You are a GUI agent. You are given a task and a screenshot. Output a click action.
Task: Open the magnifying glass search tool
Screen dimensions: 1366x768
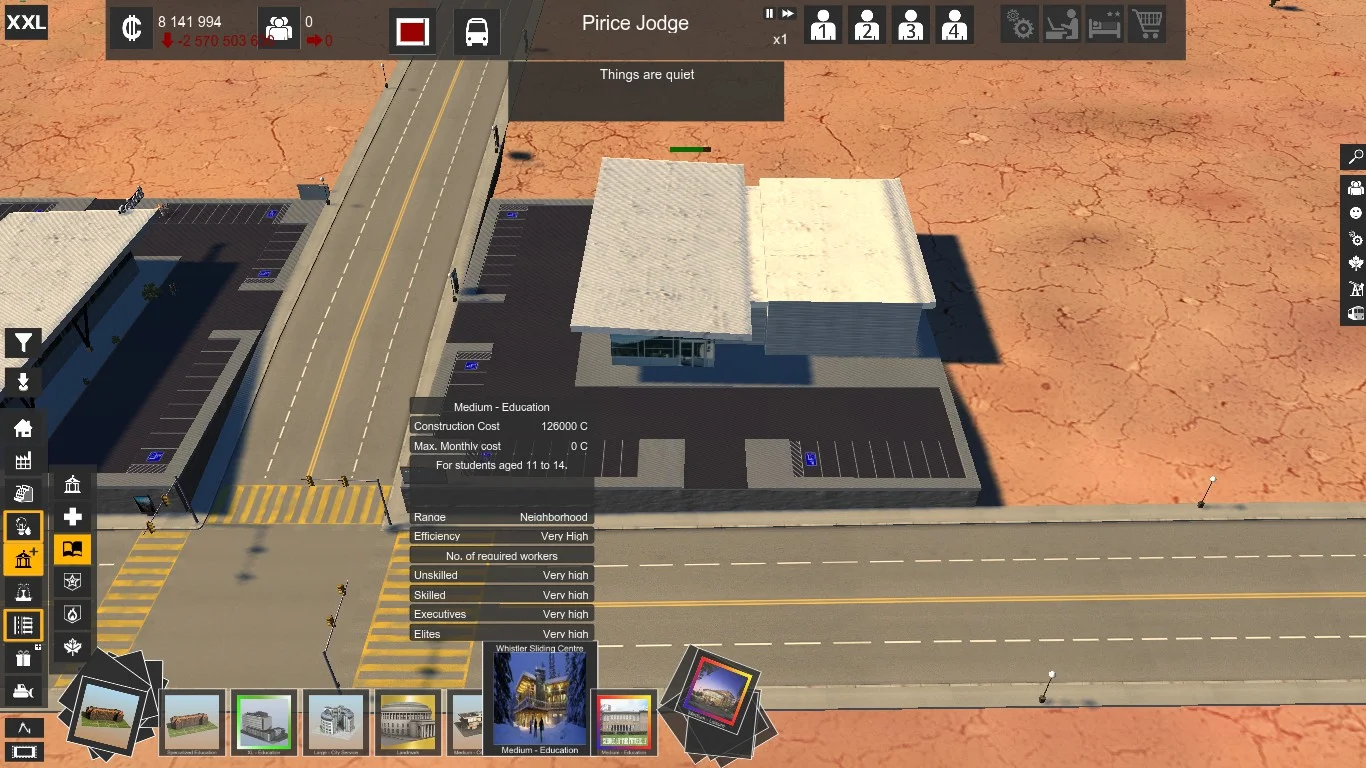1355,157
